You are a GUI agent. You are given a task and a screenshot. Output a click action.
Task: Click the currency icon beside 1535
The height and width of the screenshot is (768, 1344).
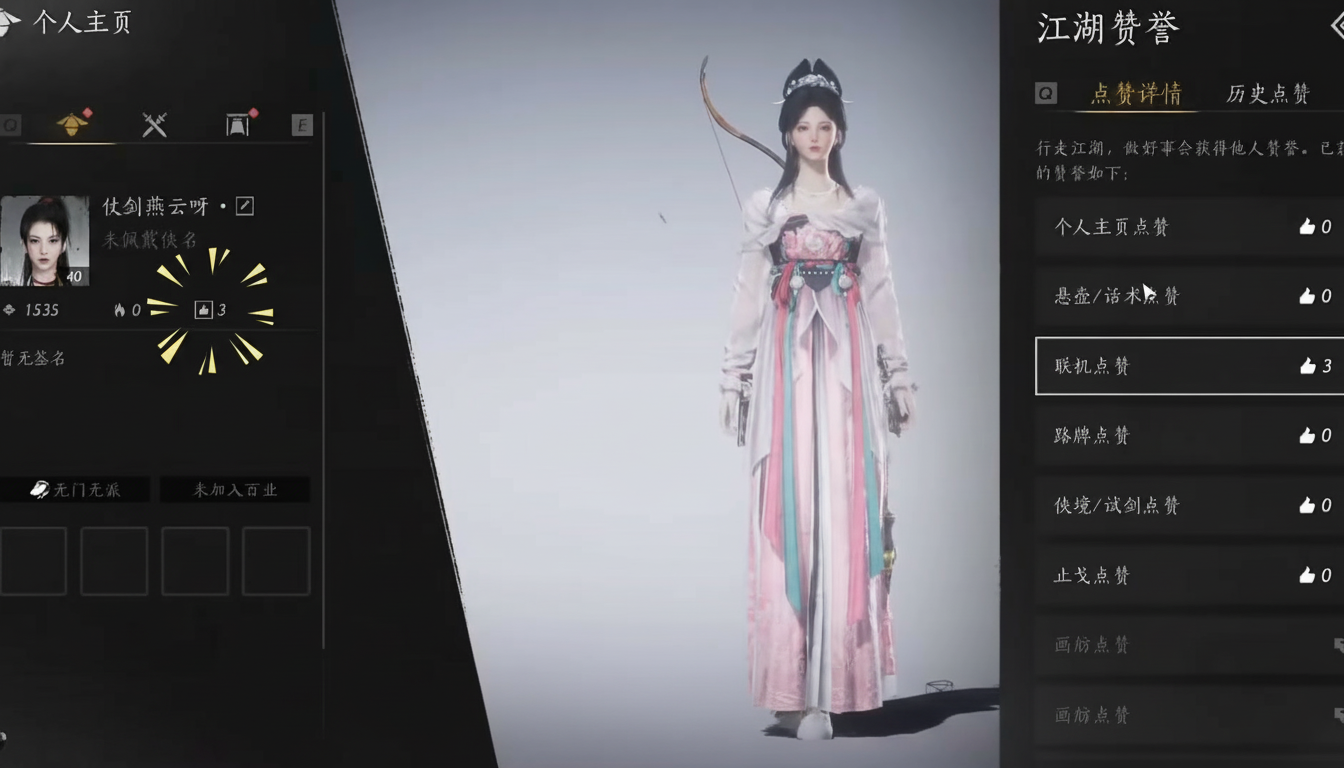pos(10,310)
